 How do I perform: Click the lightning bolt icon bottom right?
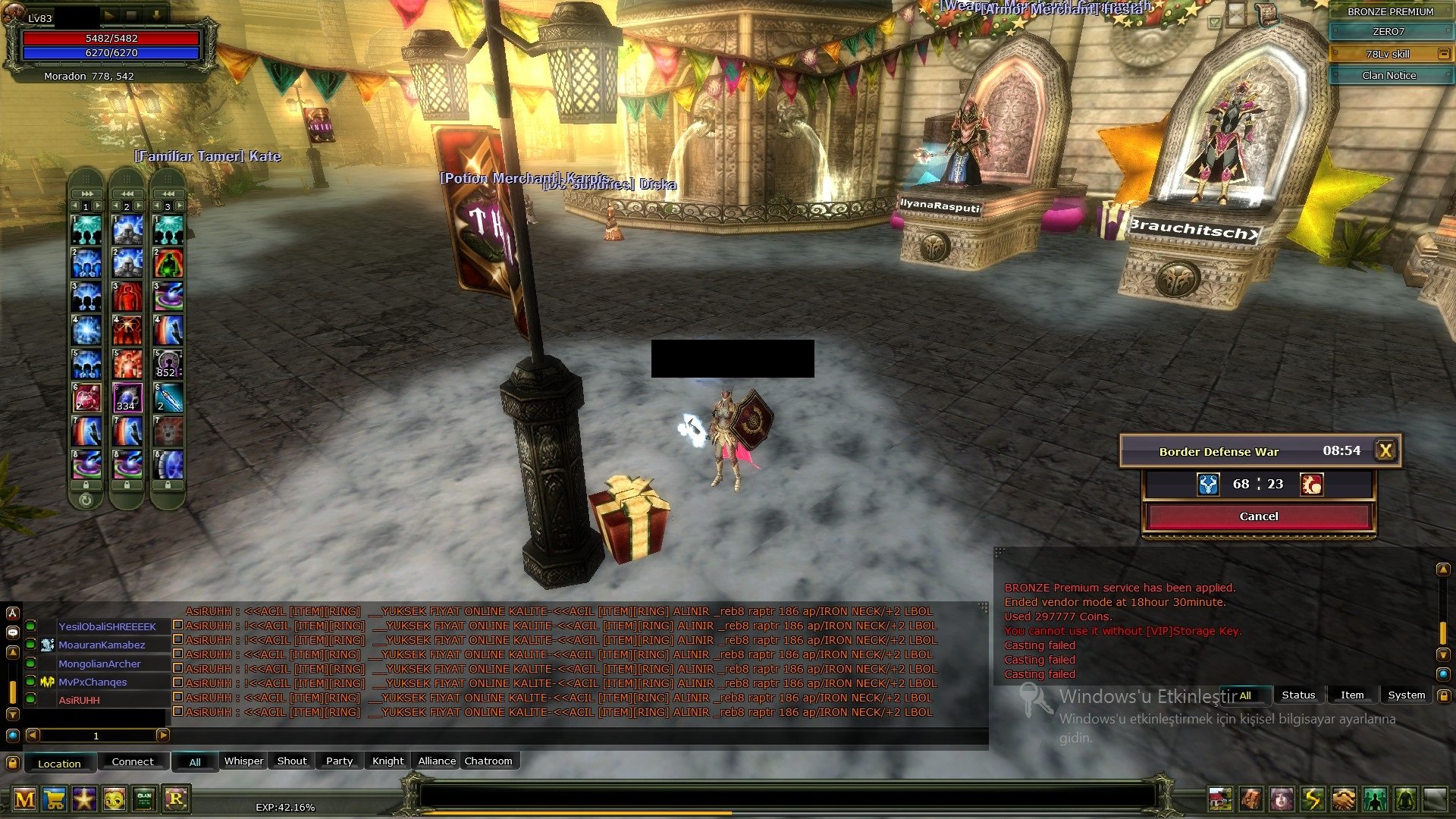click(1310, 799)
